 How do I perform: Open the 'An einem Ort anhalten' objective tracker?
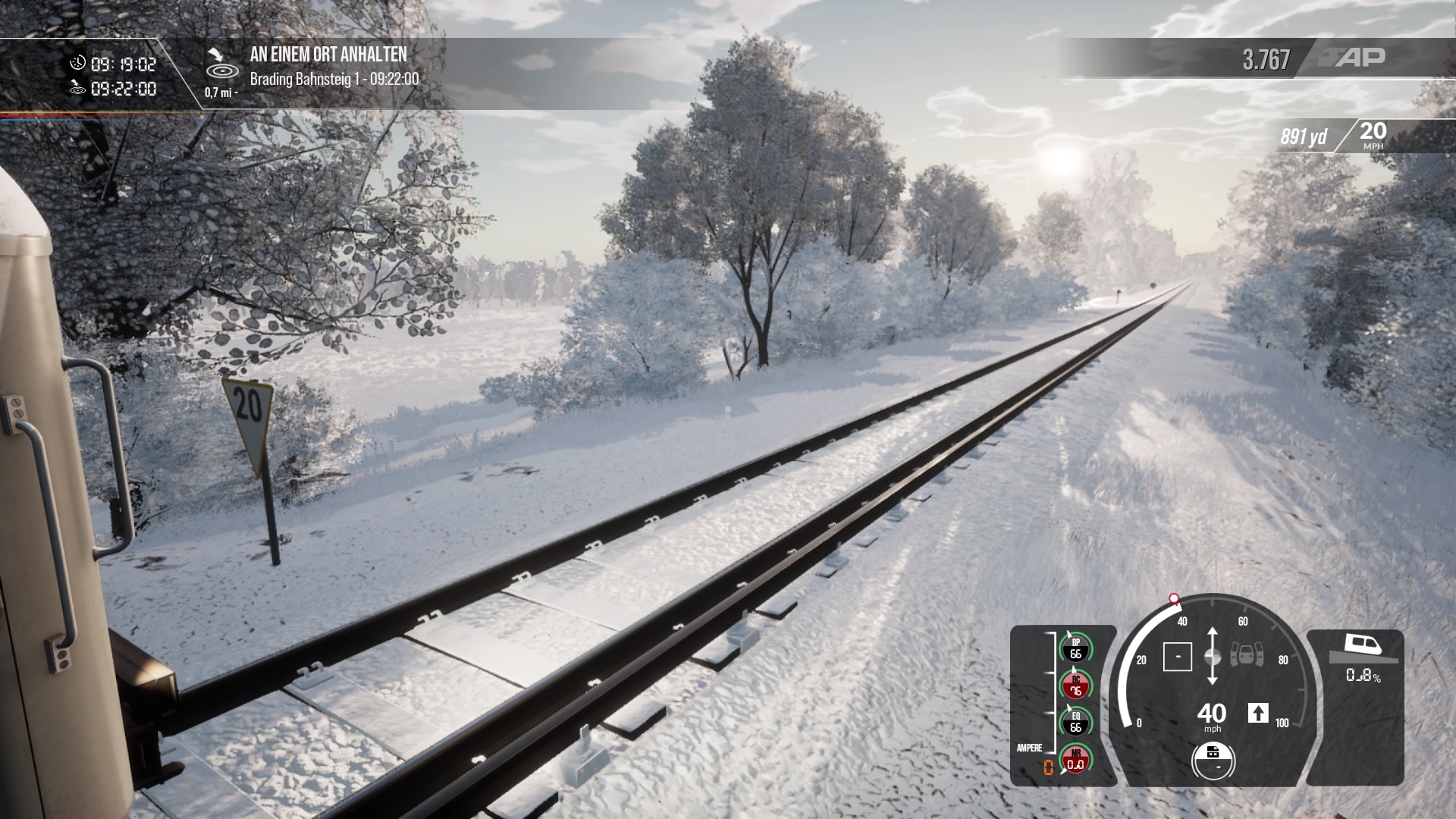pyautogui.click(x=328, y=55)
